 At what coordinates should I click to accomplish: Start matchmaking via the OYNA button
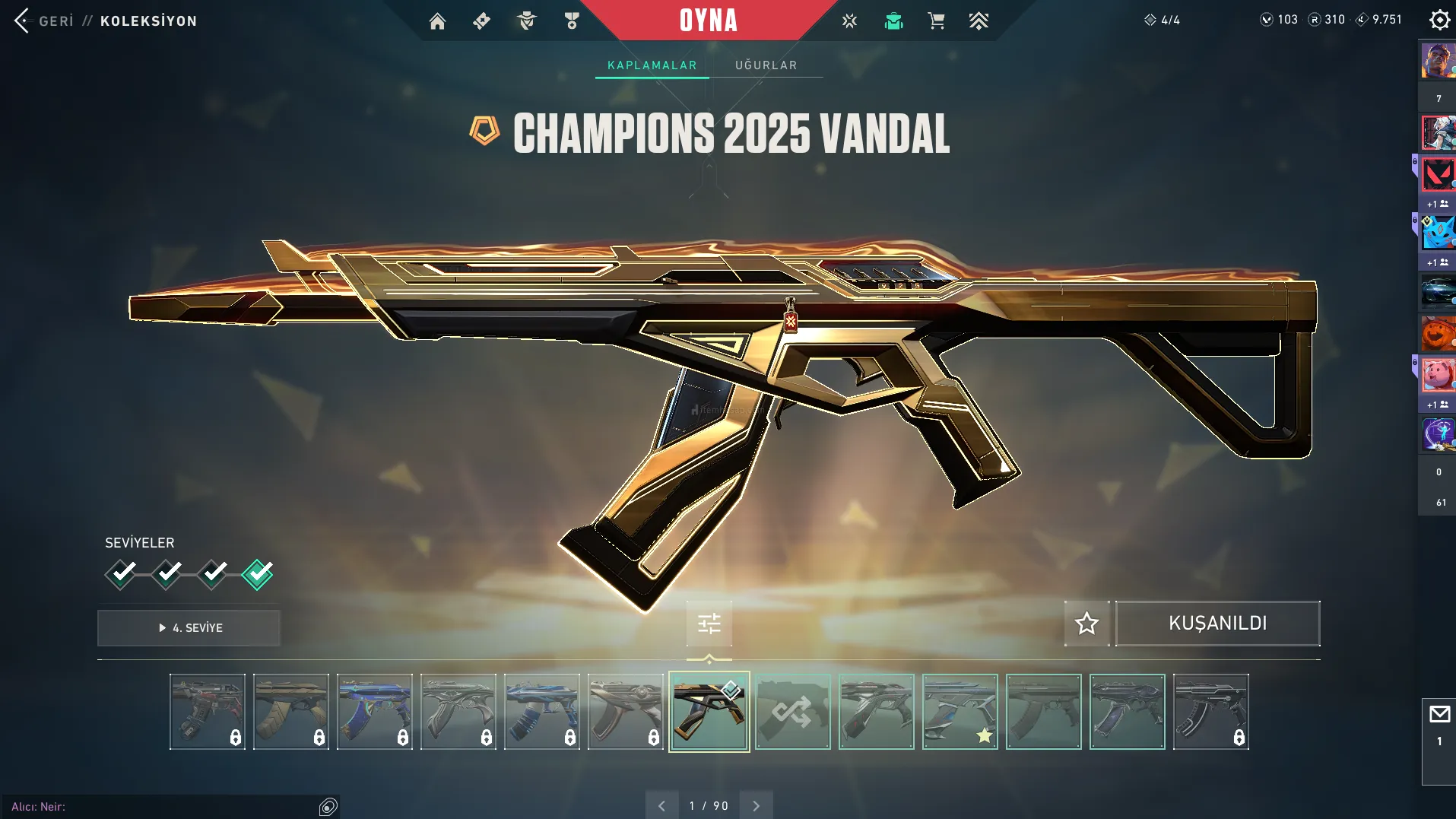tap(708, 21)
